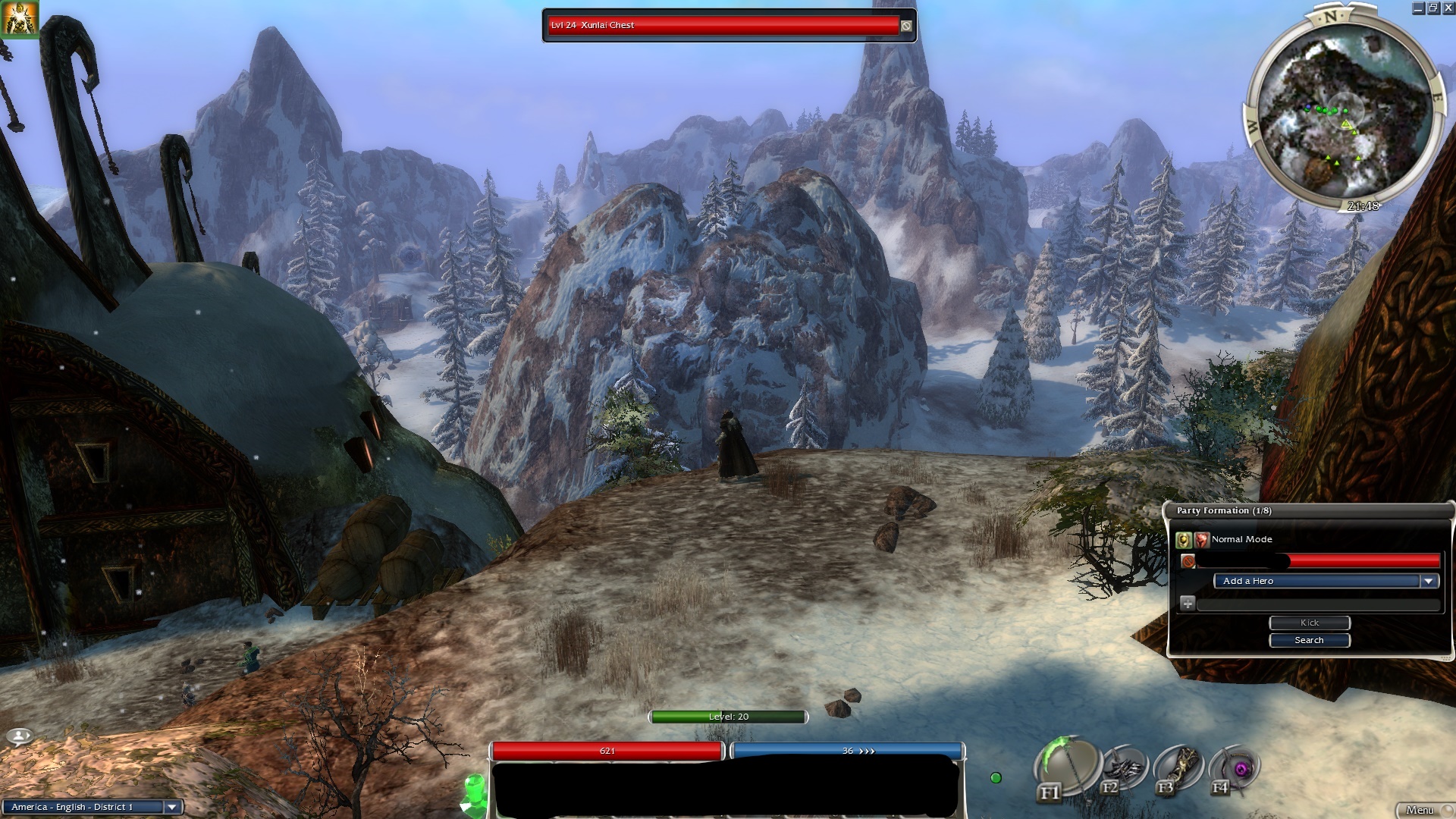
Task: Clear the Xunlai Chest target selection
Action: pyautogui.click(x=906, y=26)
